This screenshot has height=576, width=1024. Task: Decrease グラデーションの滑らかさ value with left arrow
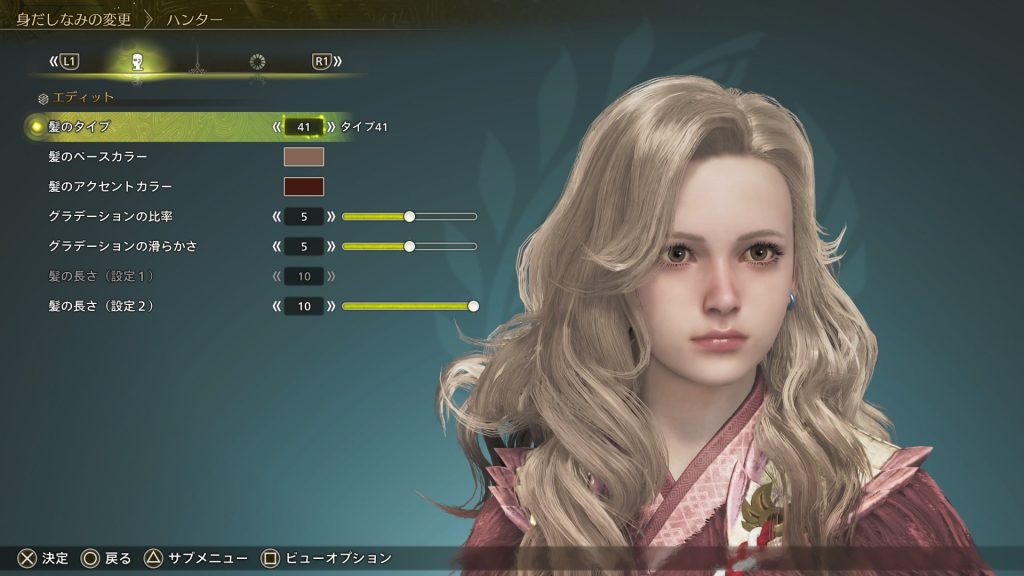[276, 246]
